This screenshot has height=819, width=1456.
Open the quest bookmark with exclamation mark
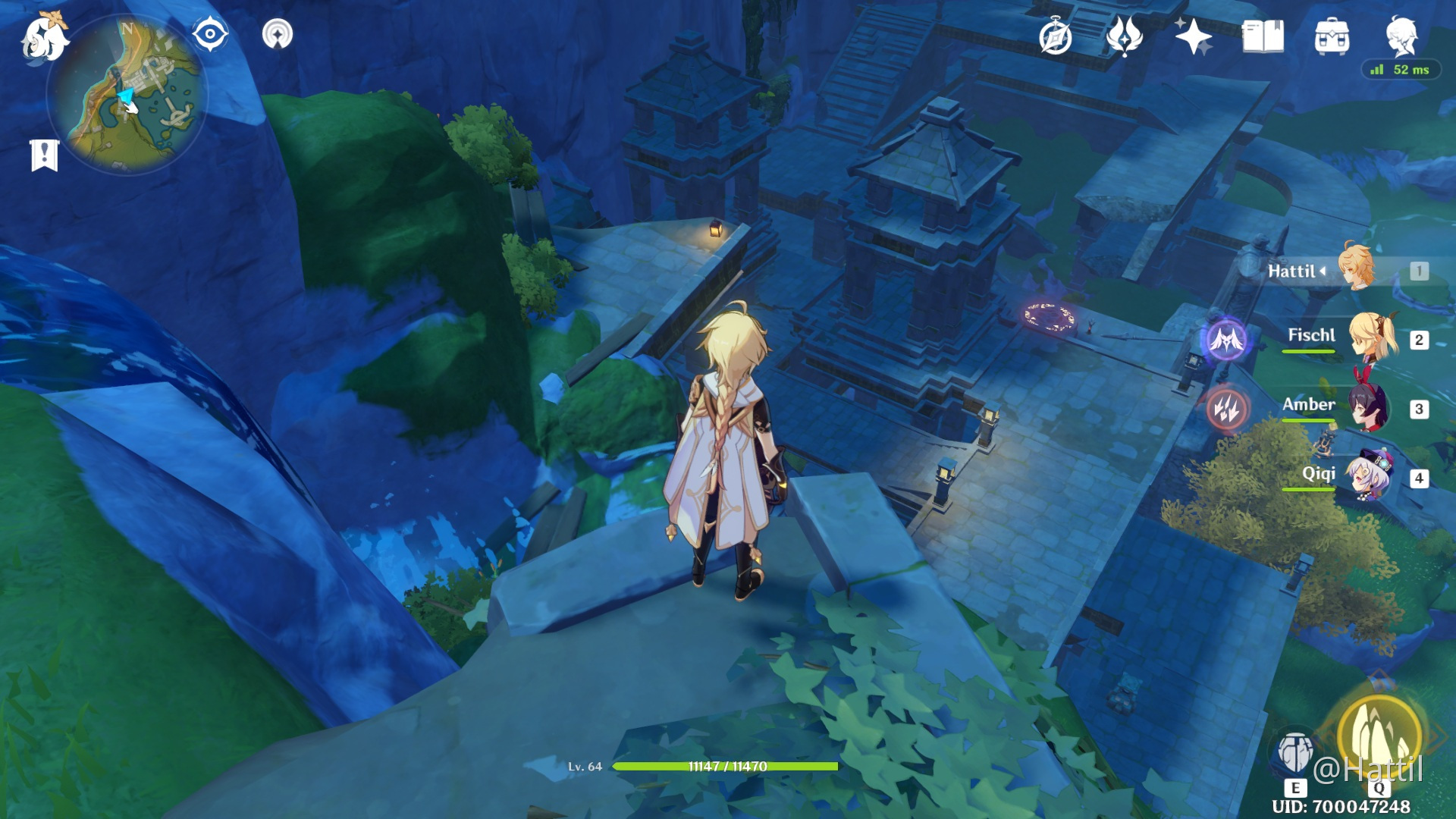point(45,155)
